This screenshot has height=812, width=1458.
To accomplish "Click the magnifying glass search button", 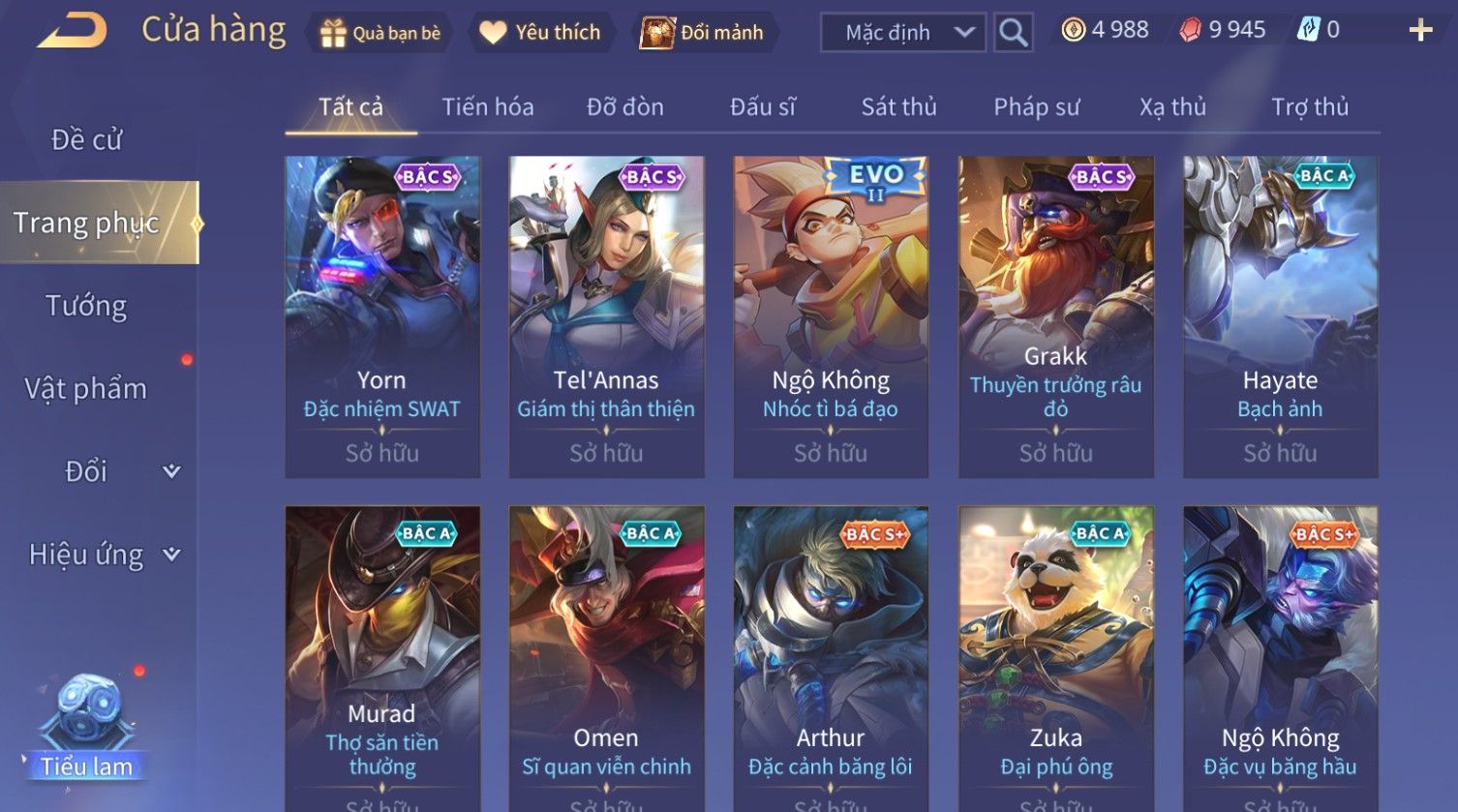I will [1013, 33].
